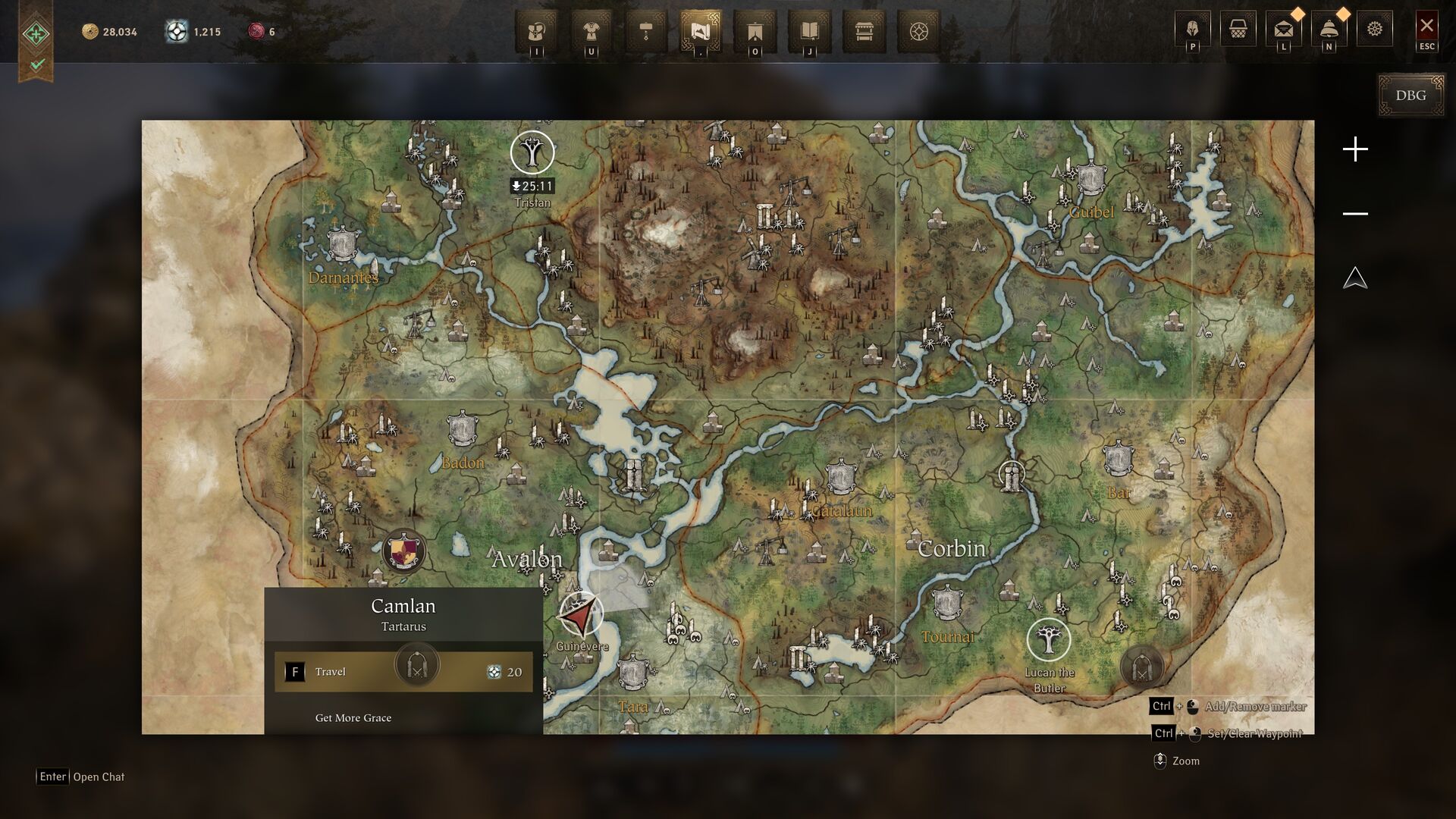Viewport: 1456px width, 819px height.
Task: Open the bell notifications
Action: pyautogui.click(x=1329, y=30)
